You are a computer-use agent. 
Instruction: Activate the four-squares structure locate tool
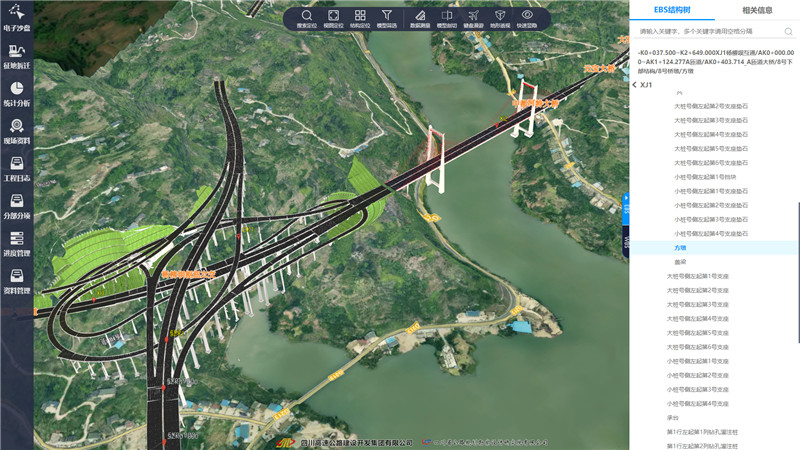[360, 18]
